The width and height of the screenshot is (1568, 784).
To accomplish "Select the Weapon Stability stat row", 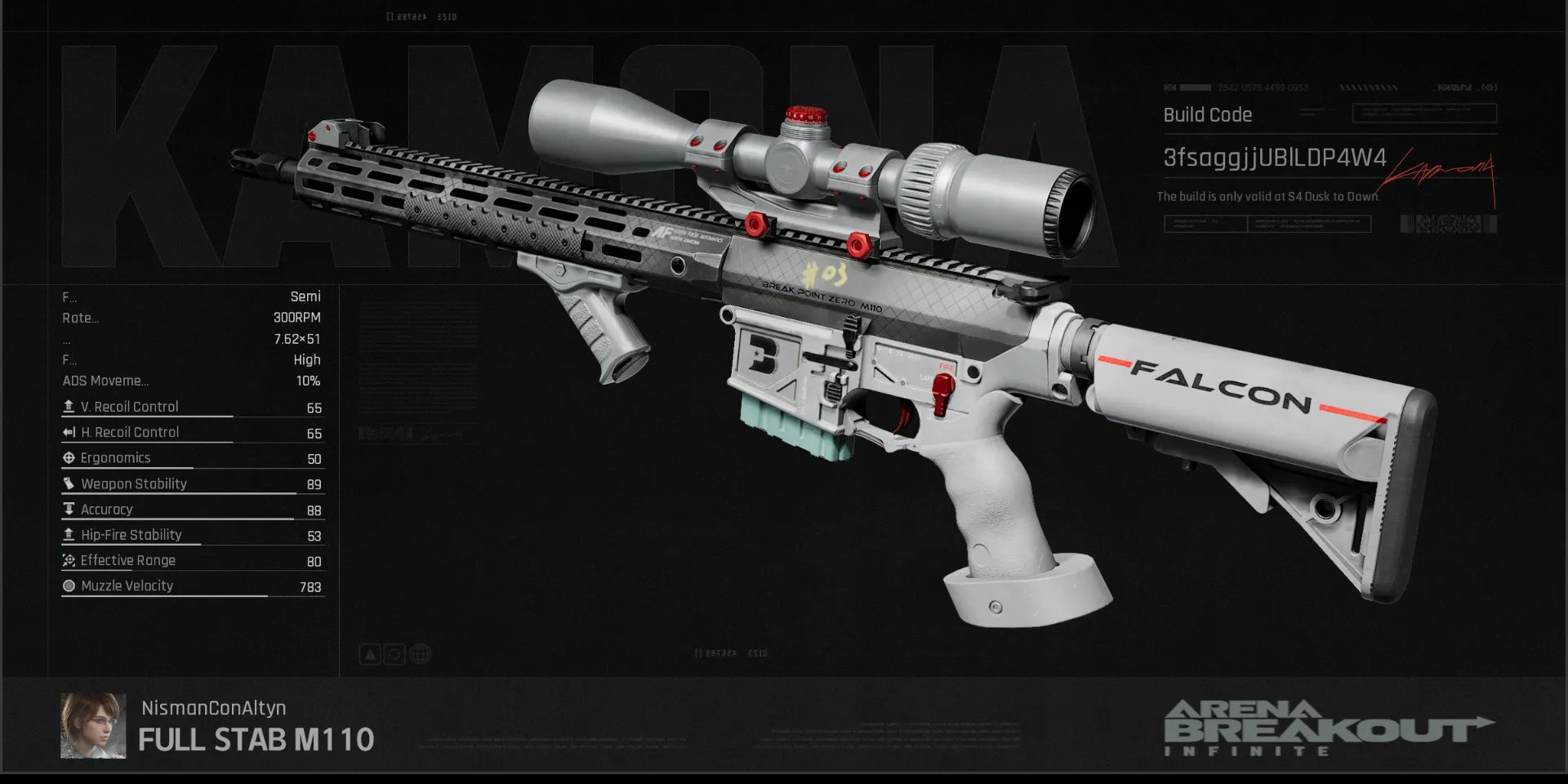I will pos(193,484).
